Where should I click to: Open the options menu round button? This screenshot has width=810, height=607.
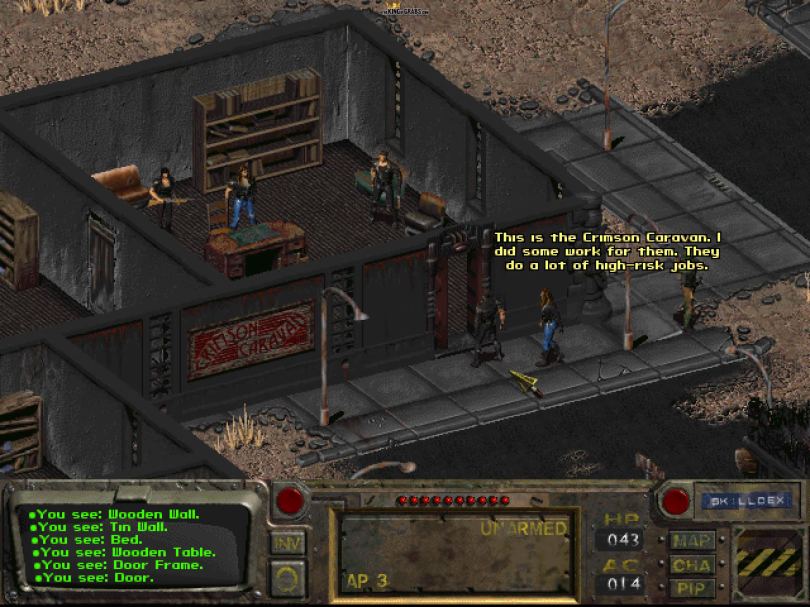pyautogui.click(x=287, y=577)
